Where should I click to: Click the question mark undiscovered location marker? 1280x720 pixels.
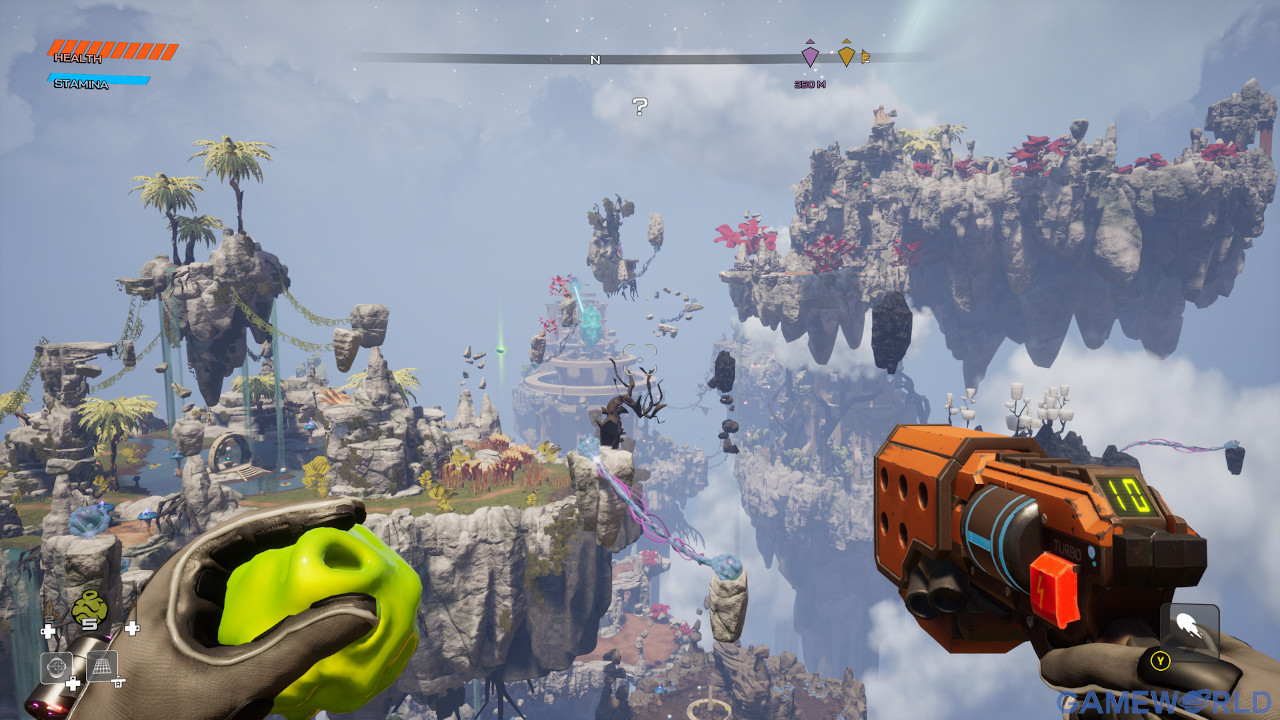click(x=640, y=105)
